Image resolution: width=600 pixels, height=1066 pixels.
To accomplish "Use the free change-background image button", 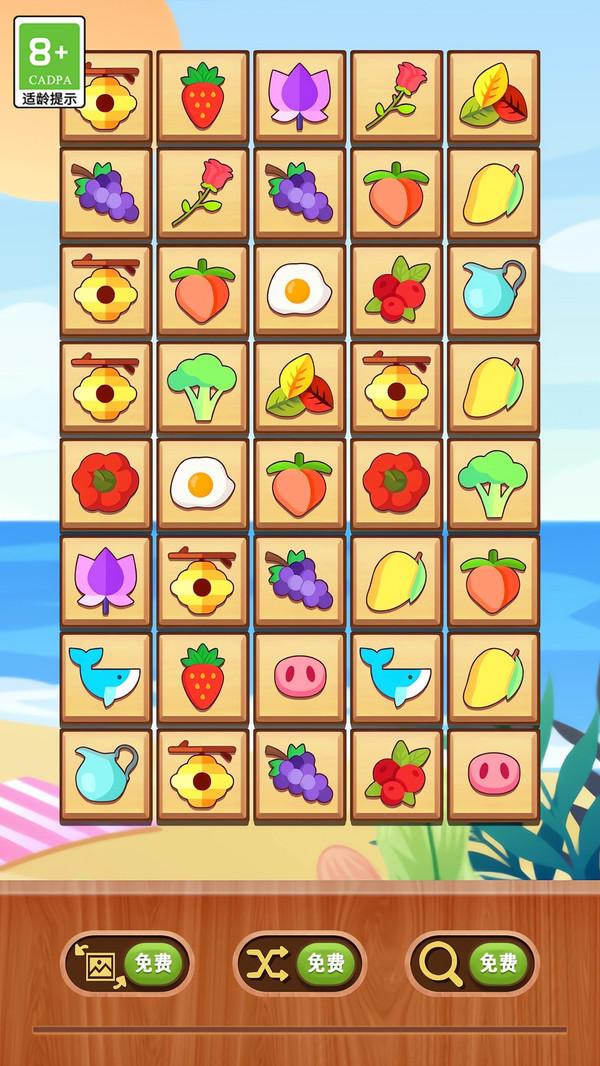I will [127, 964].
